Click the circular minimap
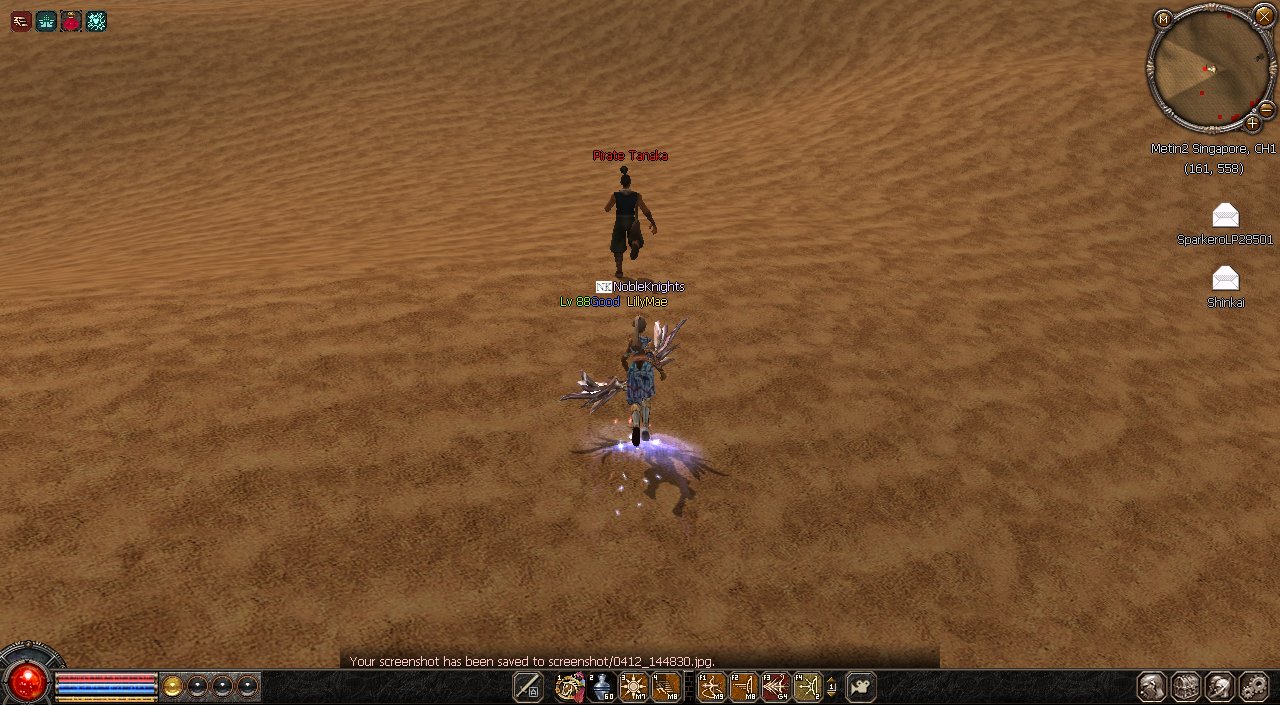The width and height of the screenshot is (1280, 705). coord(1209,68)
